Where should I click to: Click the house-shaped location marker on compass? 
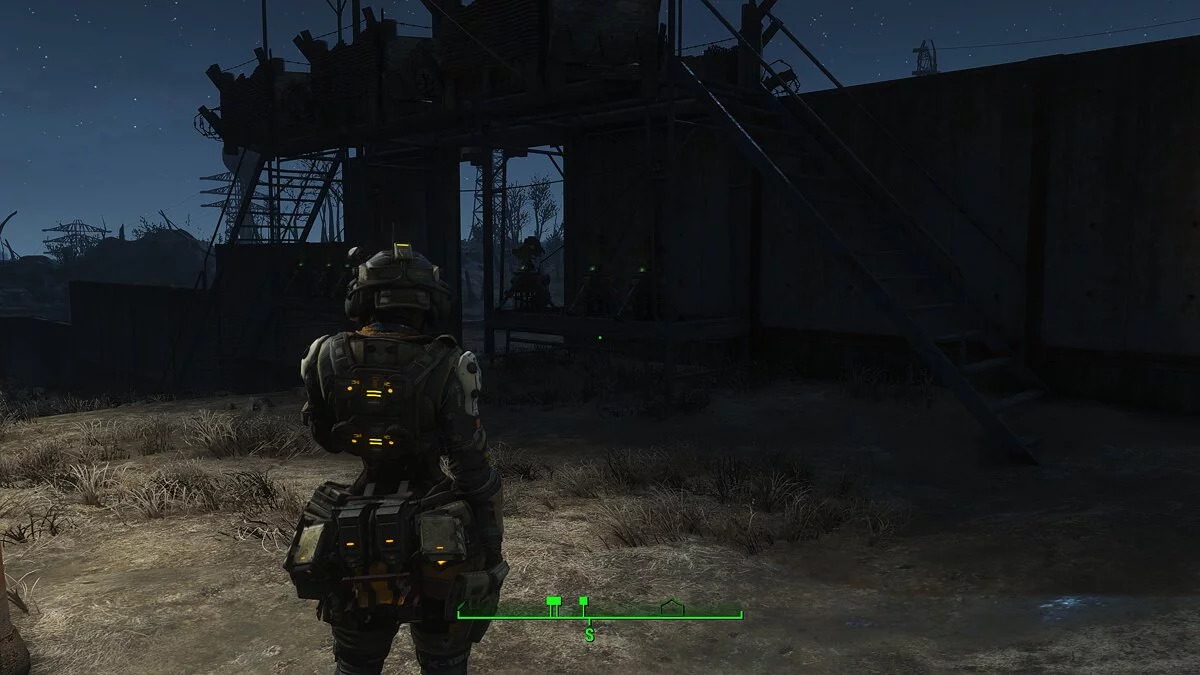click(x=672, y=606)
